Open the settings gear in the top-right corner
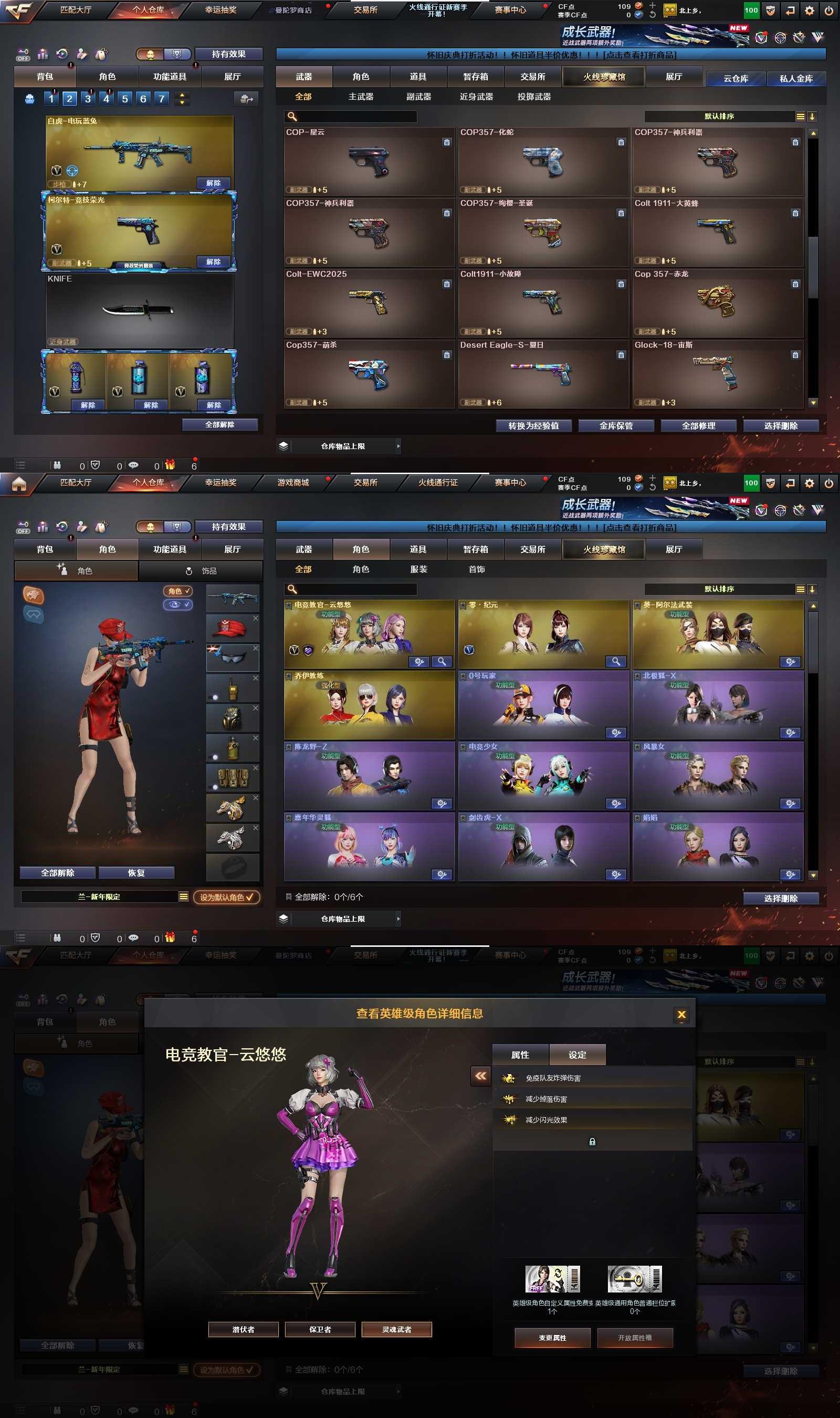Image resolution: width=840 pixels, height=1418 pixels. 811,10
